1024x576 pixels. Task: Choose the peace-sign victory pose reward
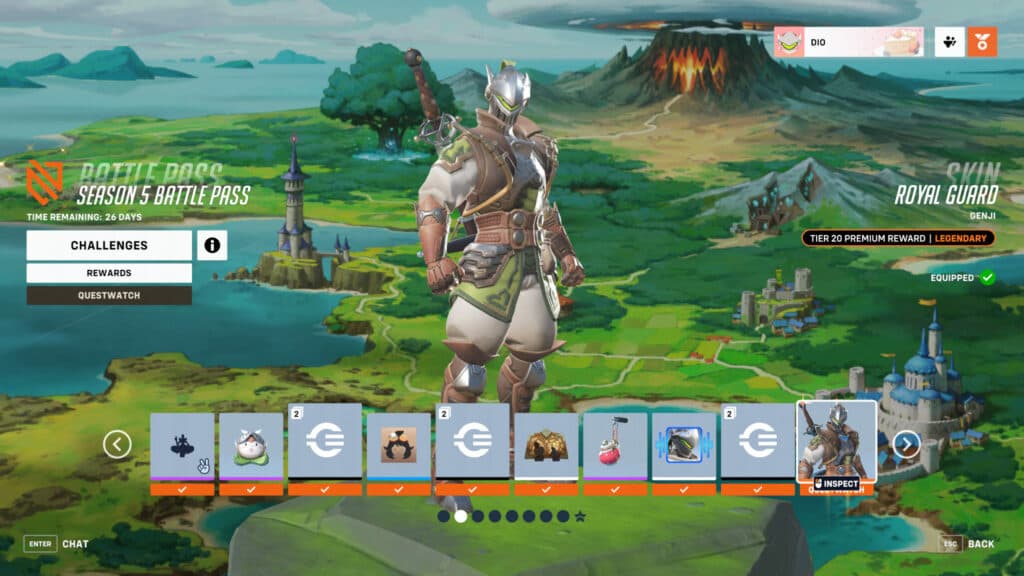182,445
